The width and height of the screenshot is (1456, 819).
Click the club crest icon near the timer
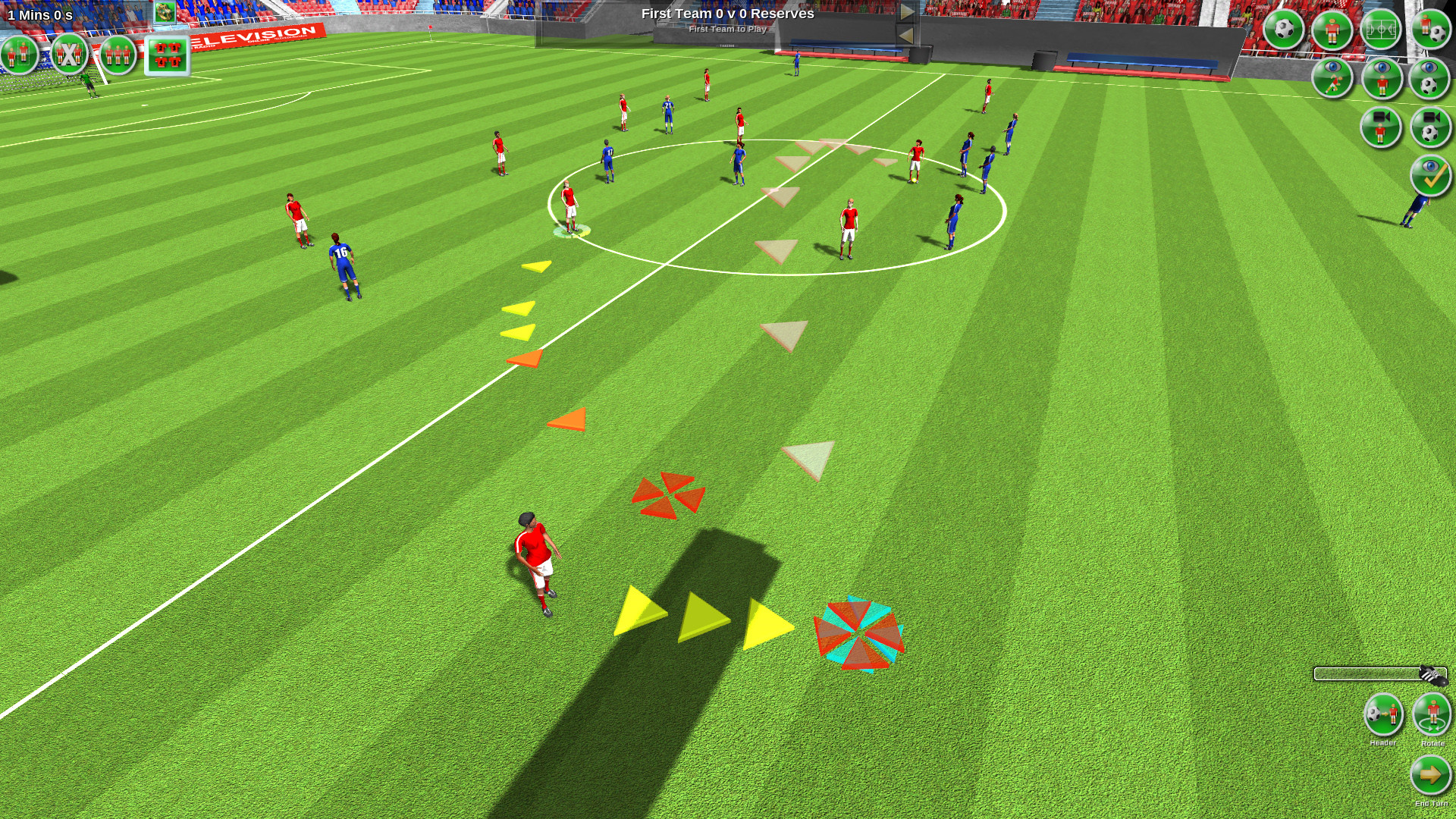(164, 12)
